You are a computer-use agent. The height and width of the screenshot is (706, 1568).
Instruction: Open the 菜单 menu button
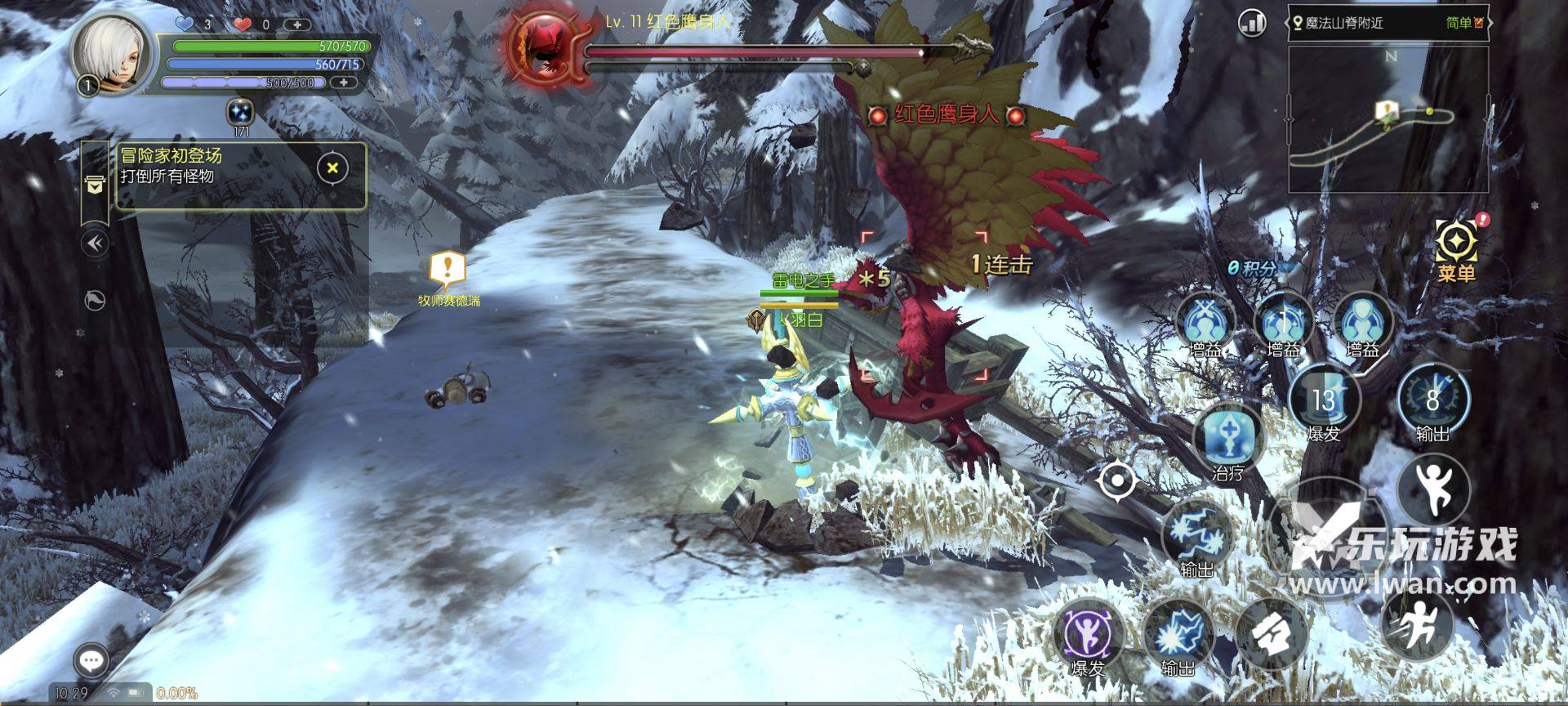click(x=1457, y=247)
